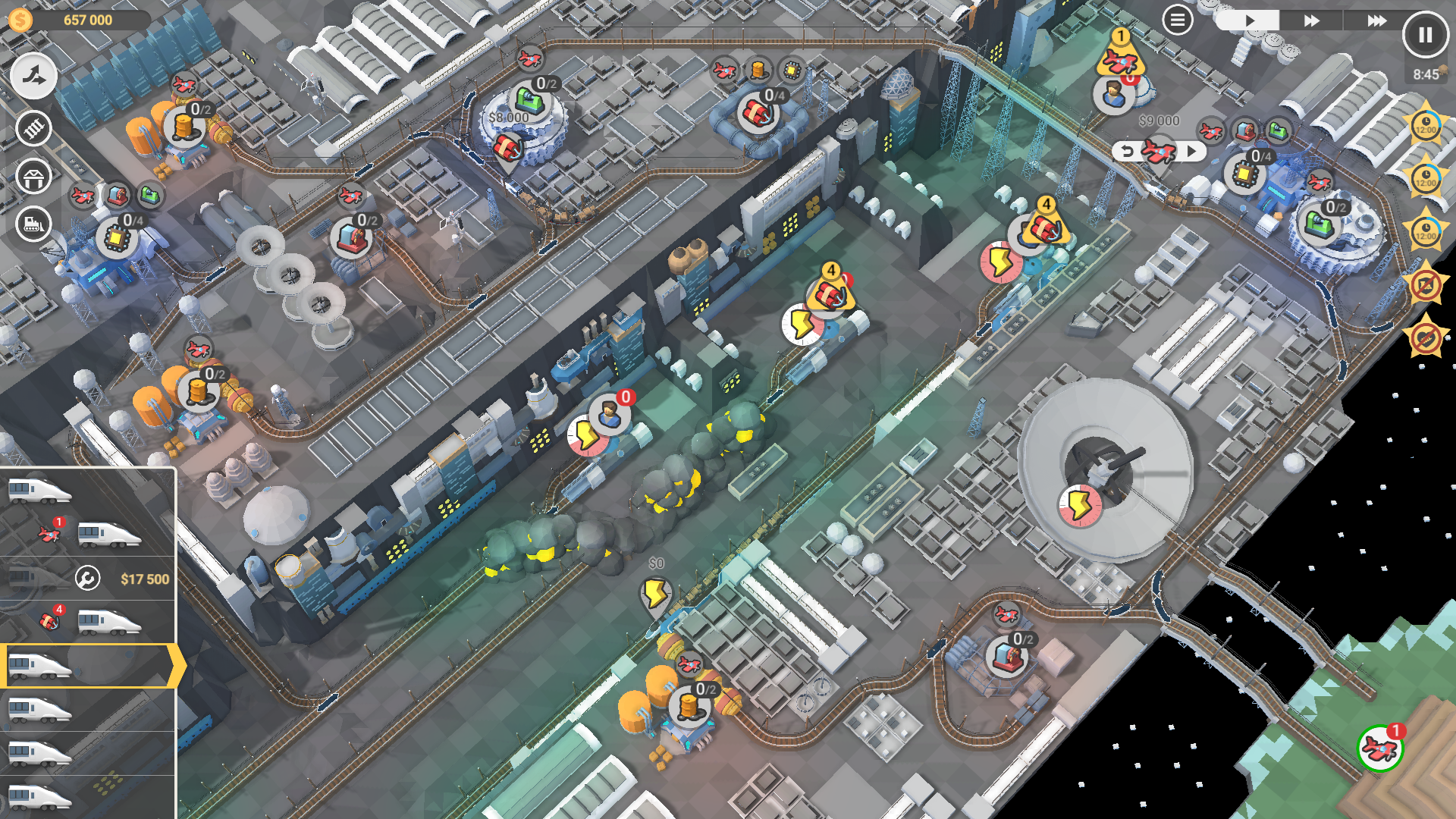Switch to double fast-forward speed
This screenshot has width=1456, height=819.
(x=1311, y=20)
